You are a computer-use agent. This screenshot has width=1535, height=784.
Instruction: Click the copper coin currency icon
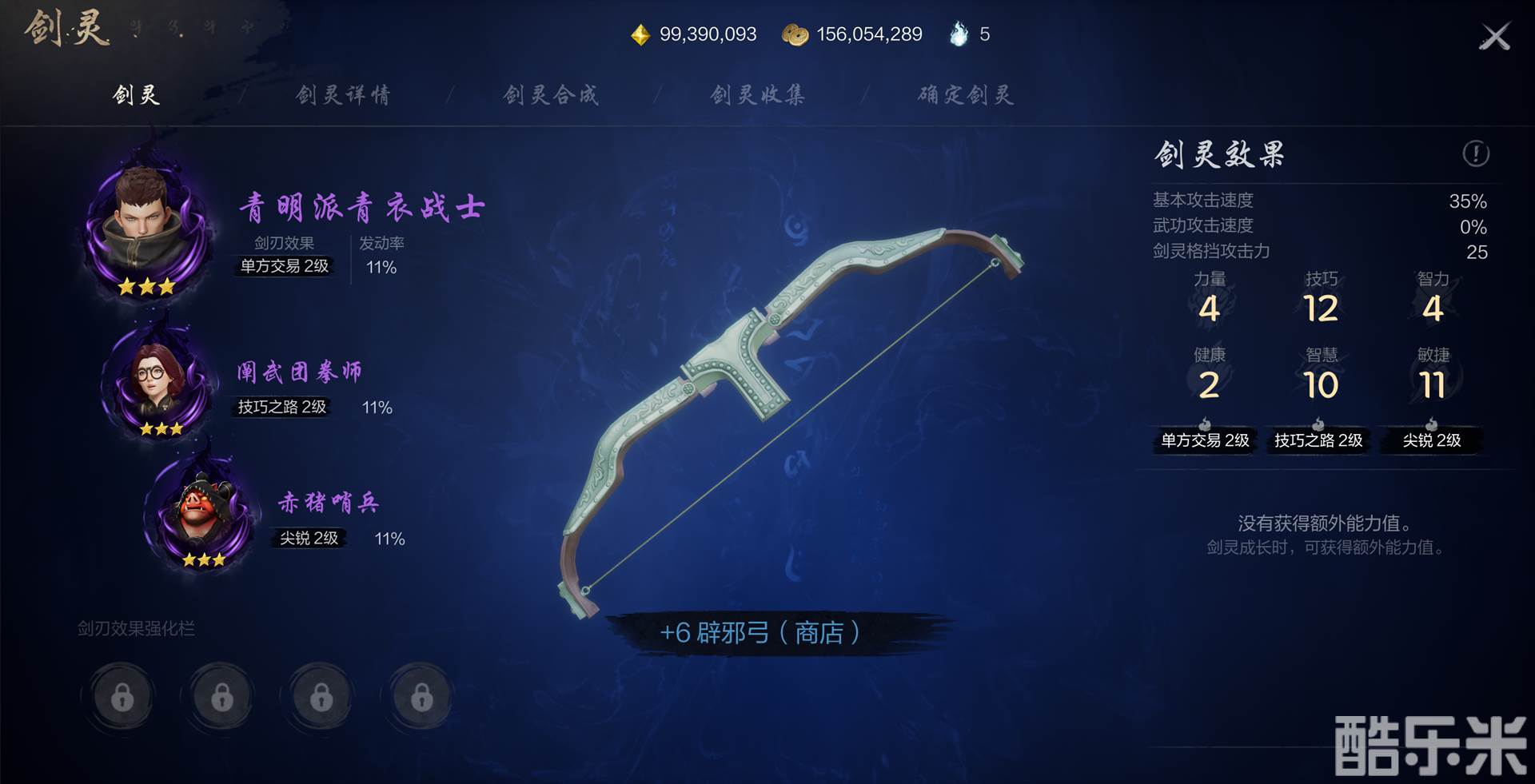coord(795,34)
